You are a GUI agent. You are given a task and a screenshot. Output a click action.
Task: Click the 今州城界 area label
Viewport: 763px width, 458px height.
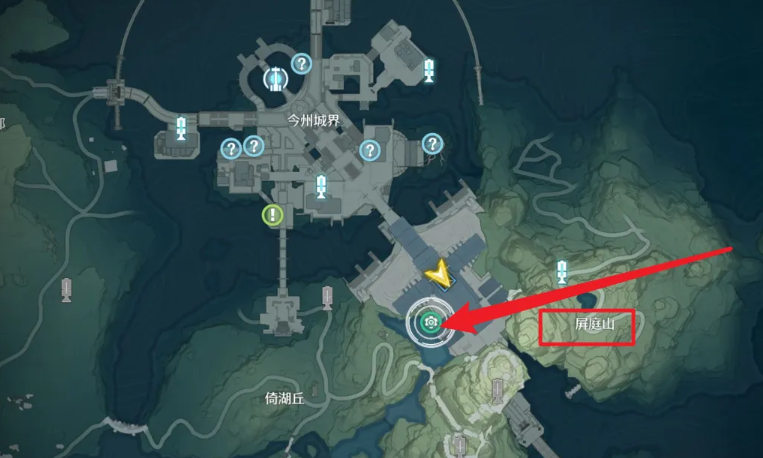coord(315,118)
